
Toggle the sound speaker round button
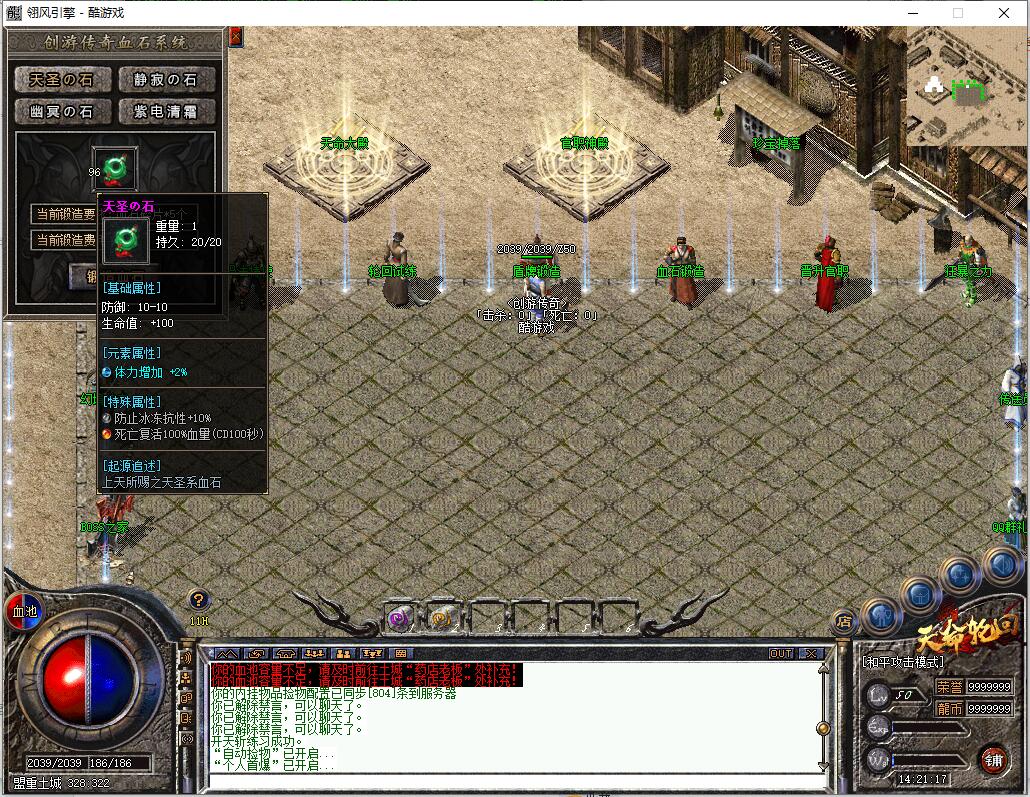(1001, 567)
